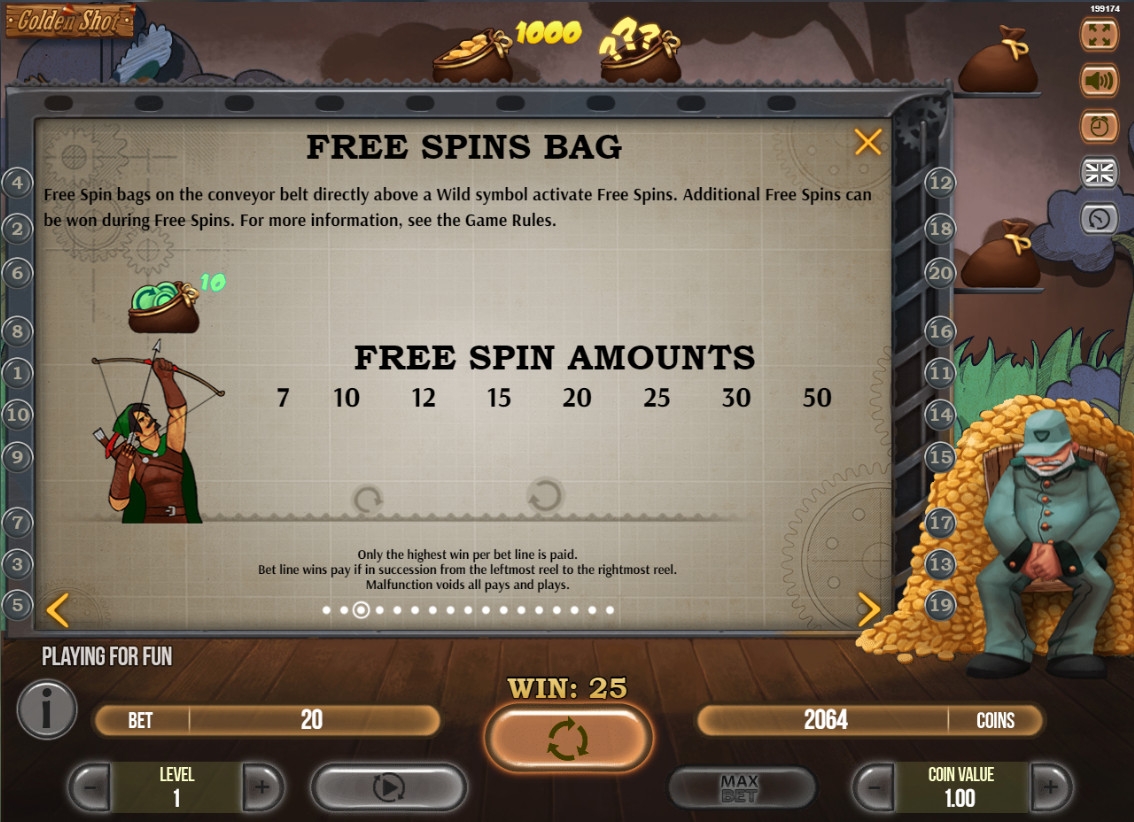Select the Max Bet button
The height and width of the screenshot is (822, 1134).
[x=740, y=788]
